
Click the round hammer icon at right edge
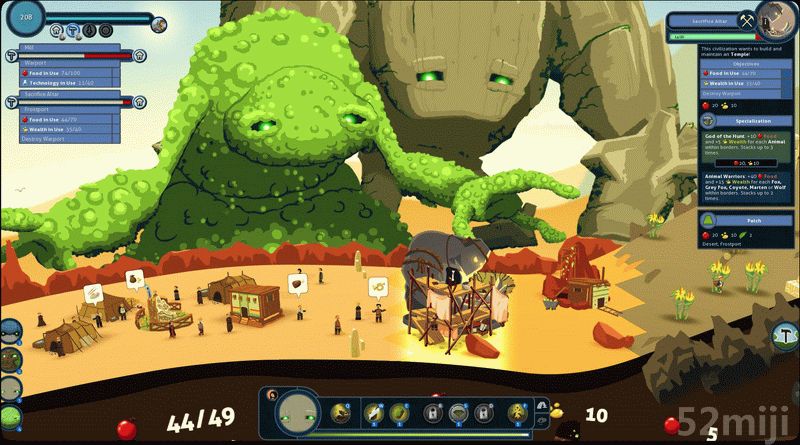pos(786,332)
